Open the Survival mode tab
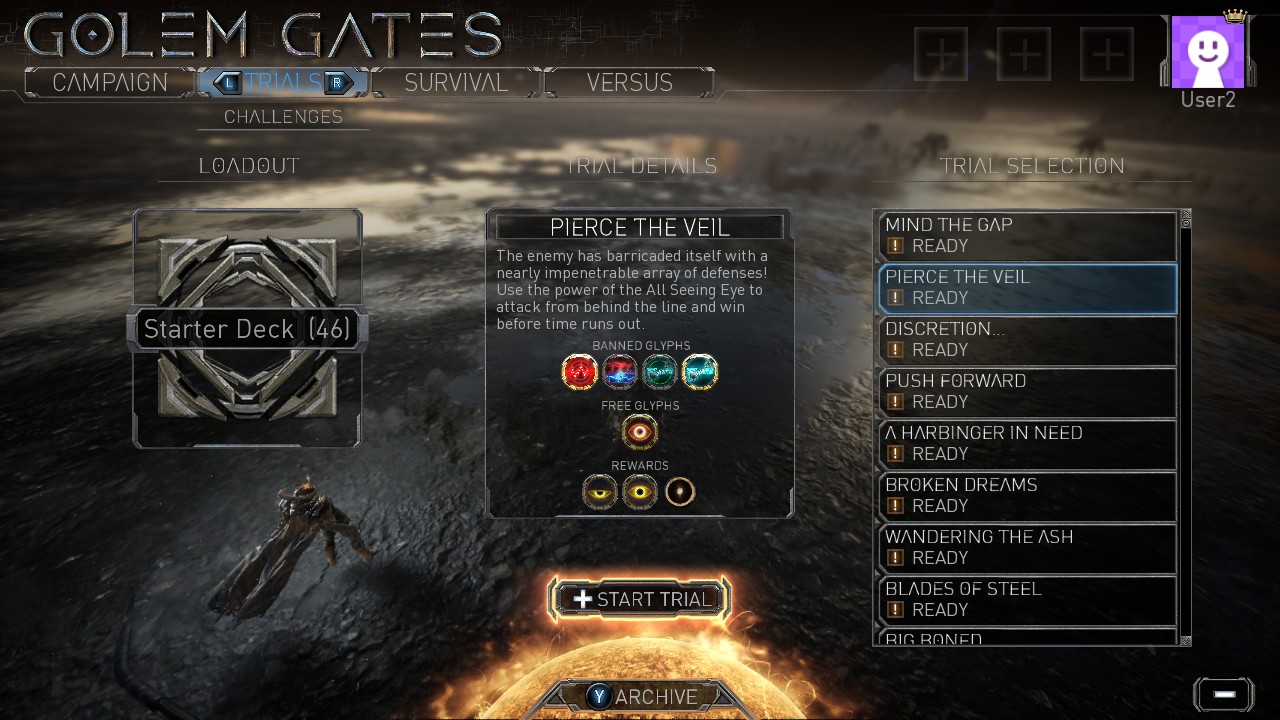The height and width of the screenshot is (720, 1280). tap(456, 82)
